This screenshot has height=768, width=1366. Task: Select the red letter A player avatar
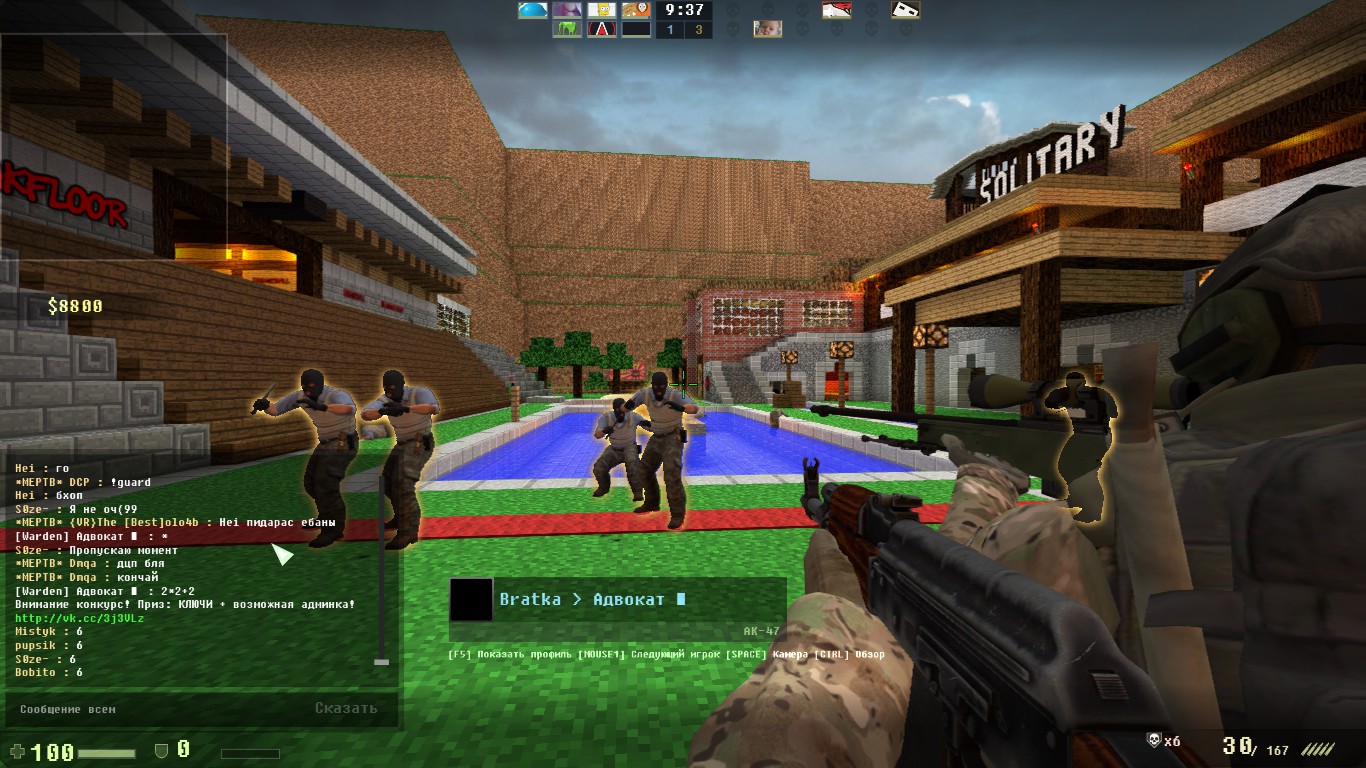point(601,29)
